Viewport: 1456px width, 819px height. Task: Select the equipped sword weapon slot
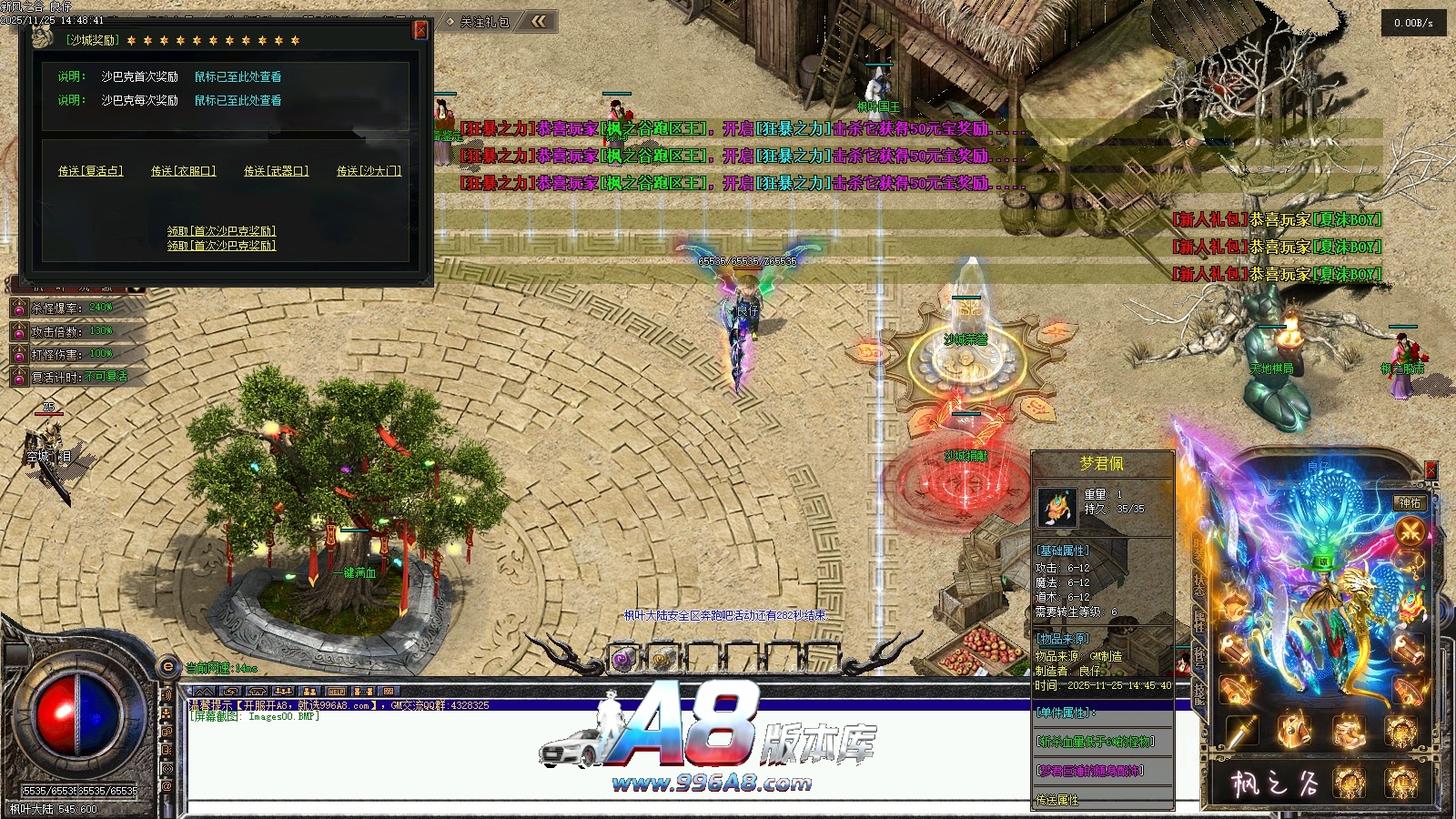1242,730
